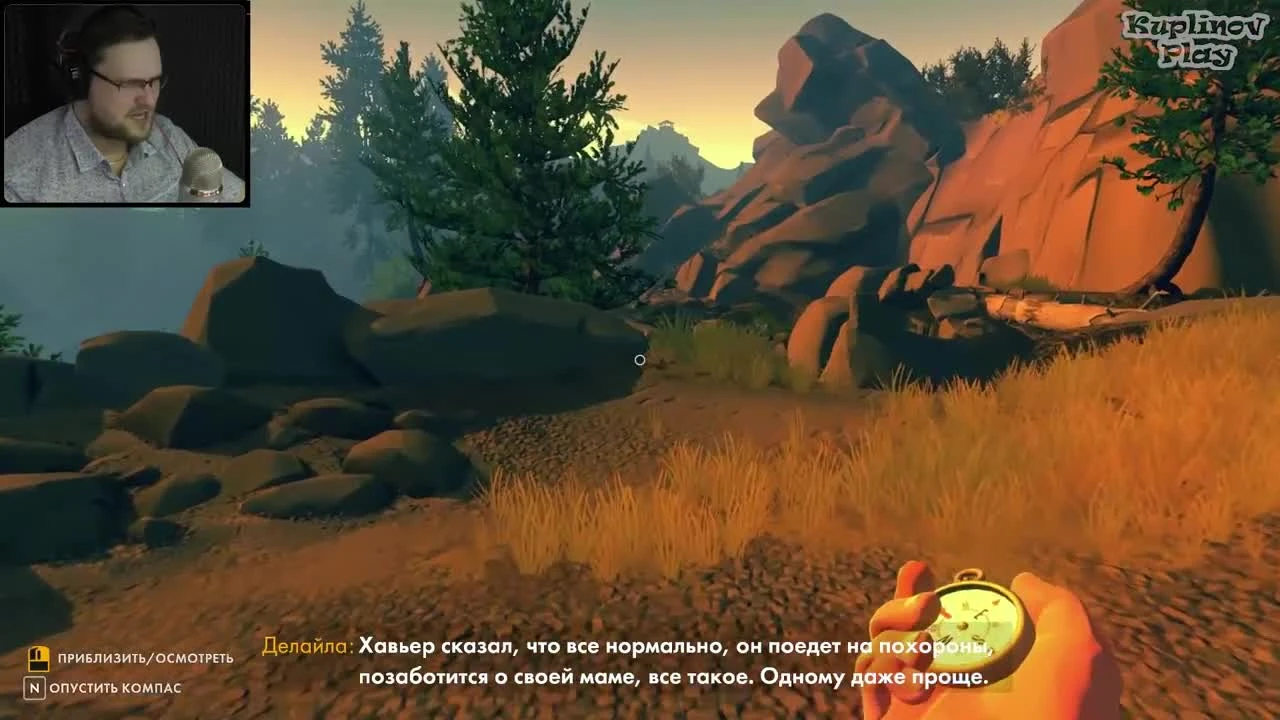Click the mouse wheel zoom/inspect icon
1280x720 pixels.
[x=38, y=658]
